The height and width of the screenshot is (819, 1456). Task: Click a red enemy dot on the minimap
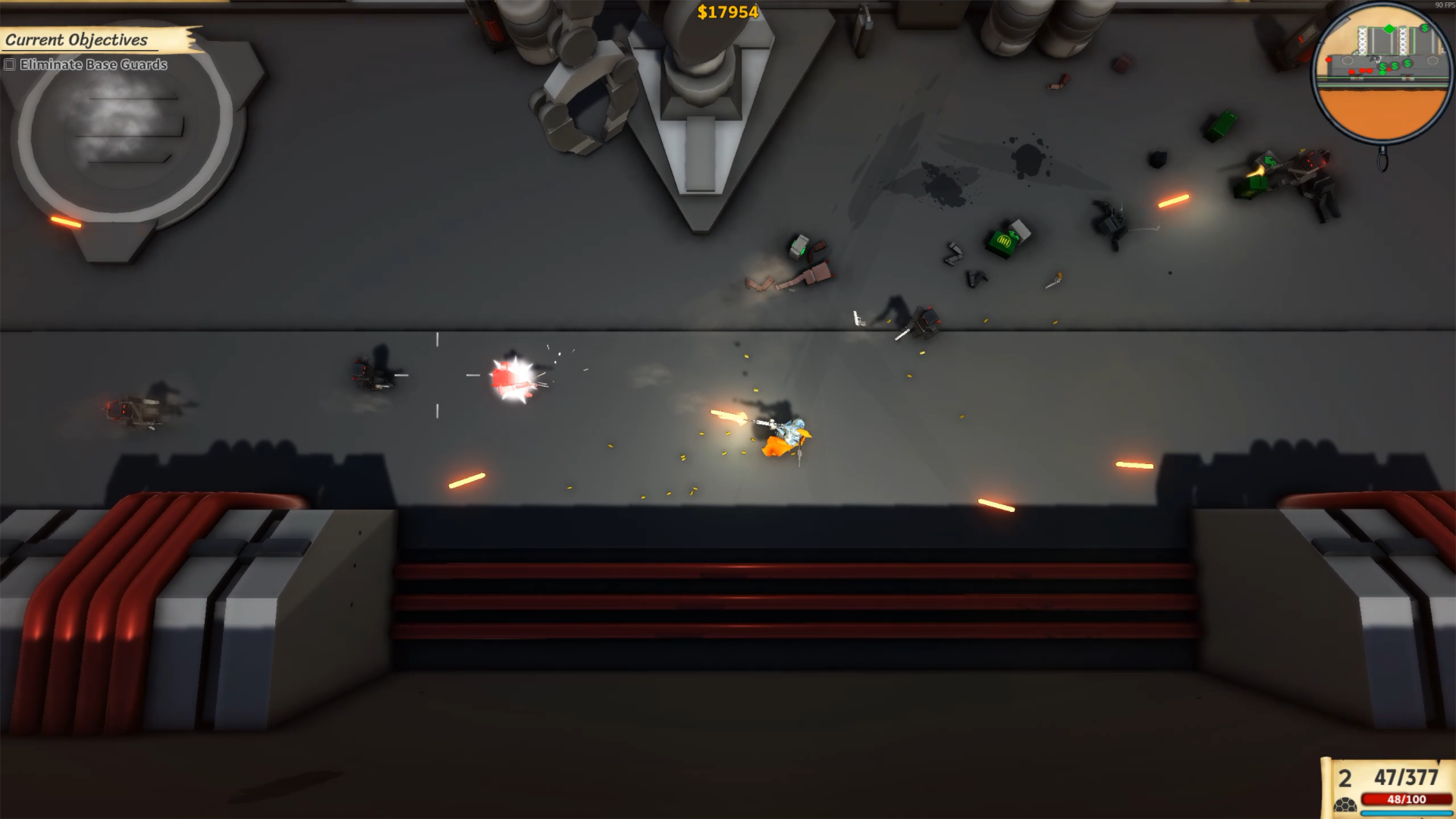pyautogui.click(x=1351, y=71)
